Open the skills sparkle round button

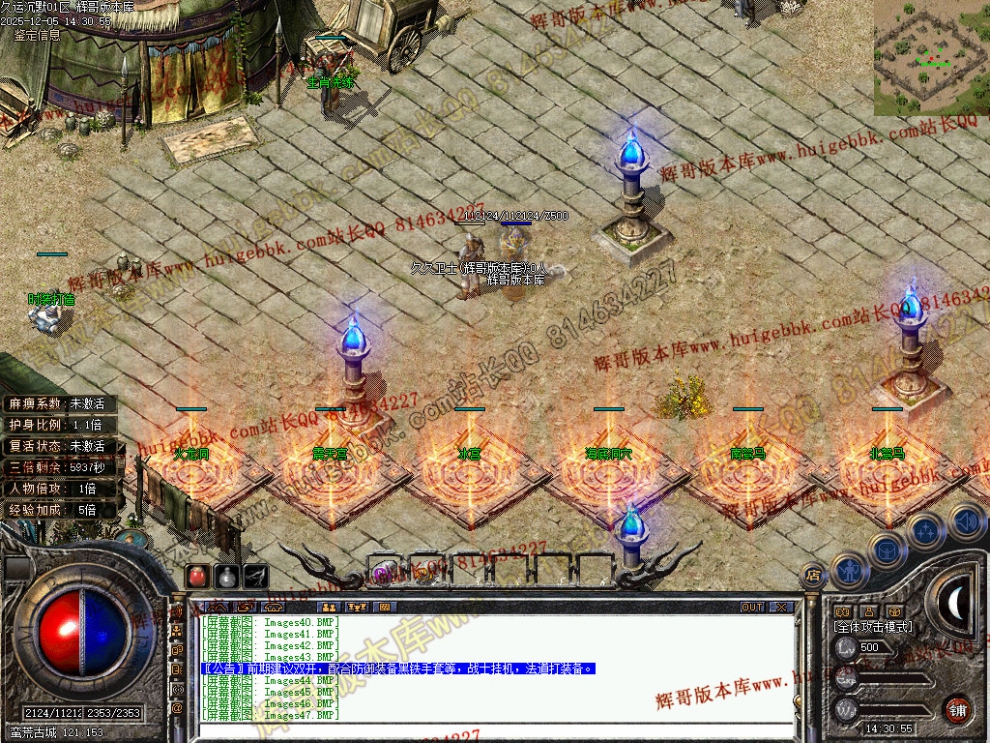click(x=927, y=530)
